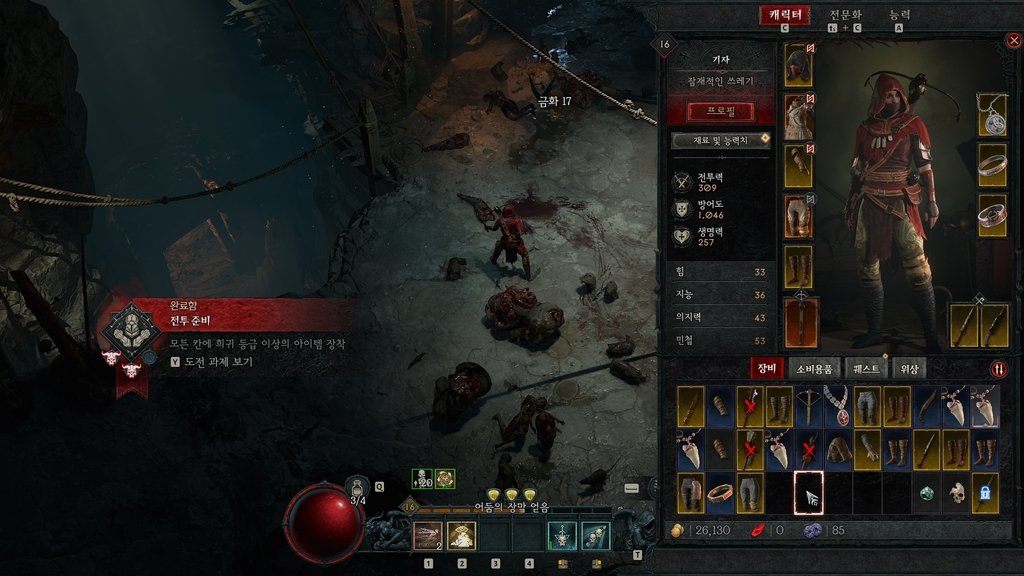Screen dimensions: 1024x576
Task: Select the equipped hood helm slot
Action: [798, 66]
